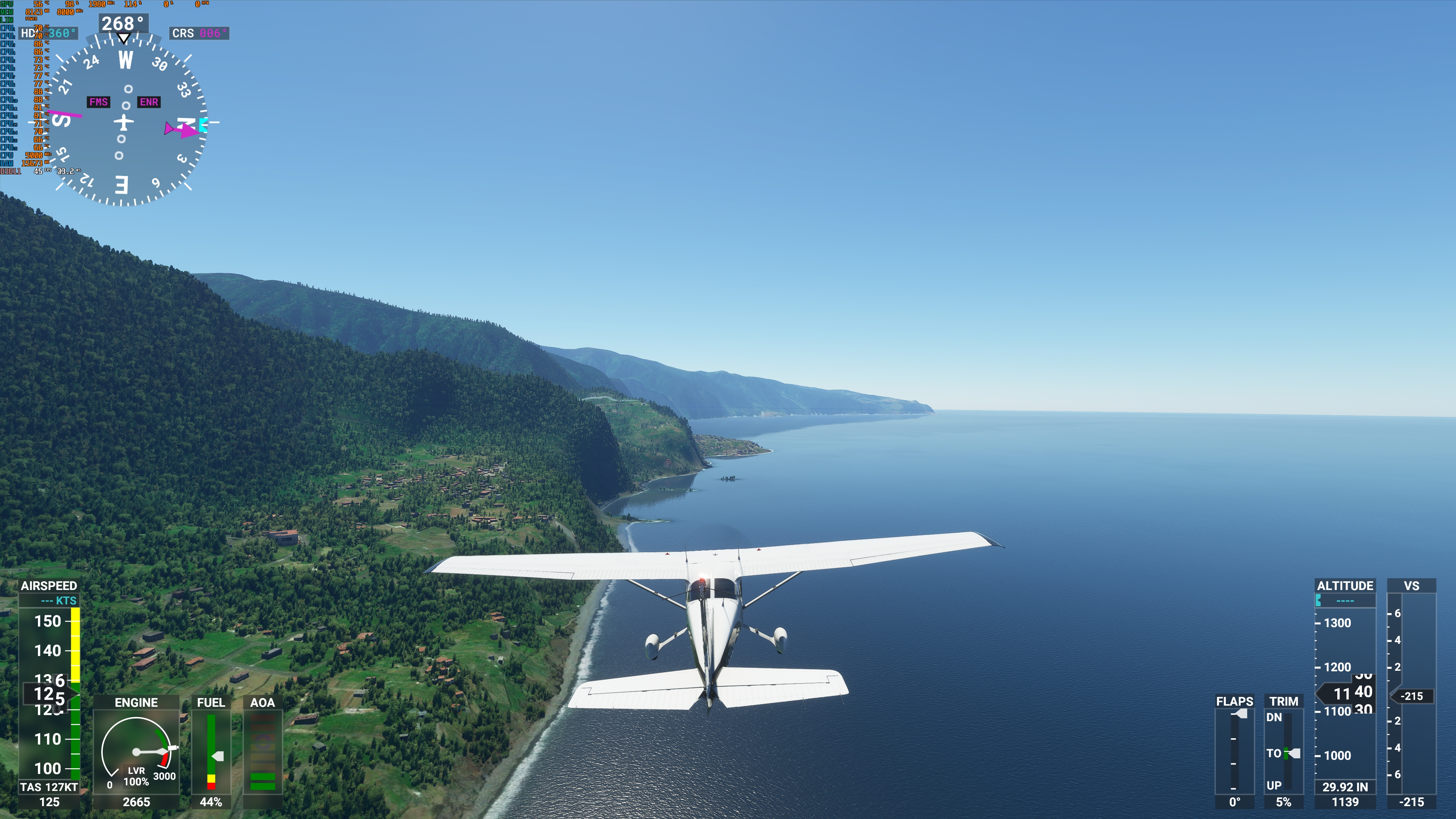The image size is (1456, 819).
Task: Click the FMS source indicator on the HSI
Action: (99, 102)
